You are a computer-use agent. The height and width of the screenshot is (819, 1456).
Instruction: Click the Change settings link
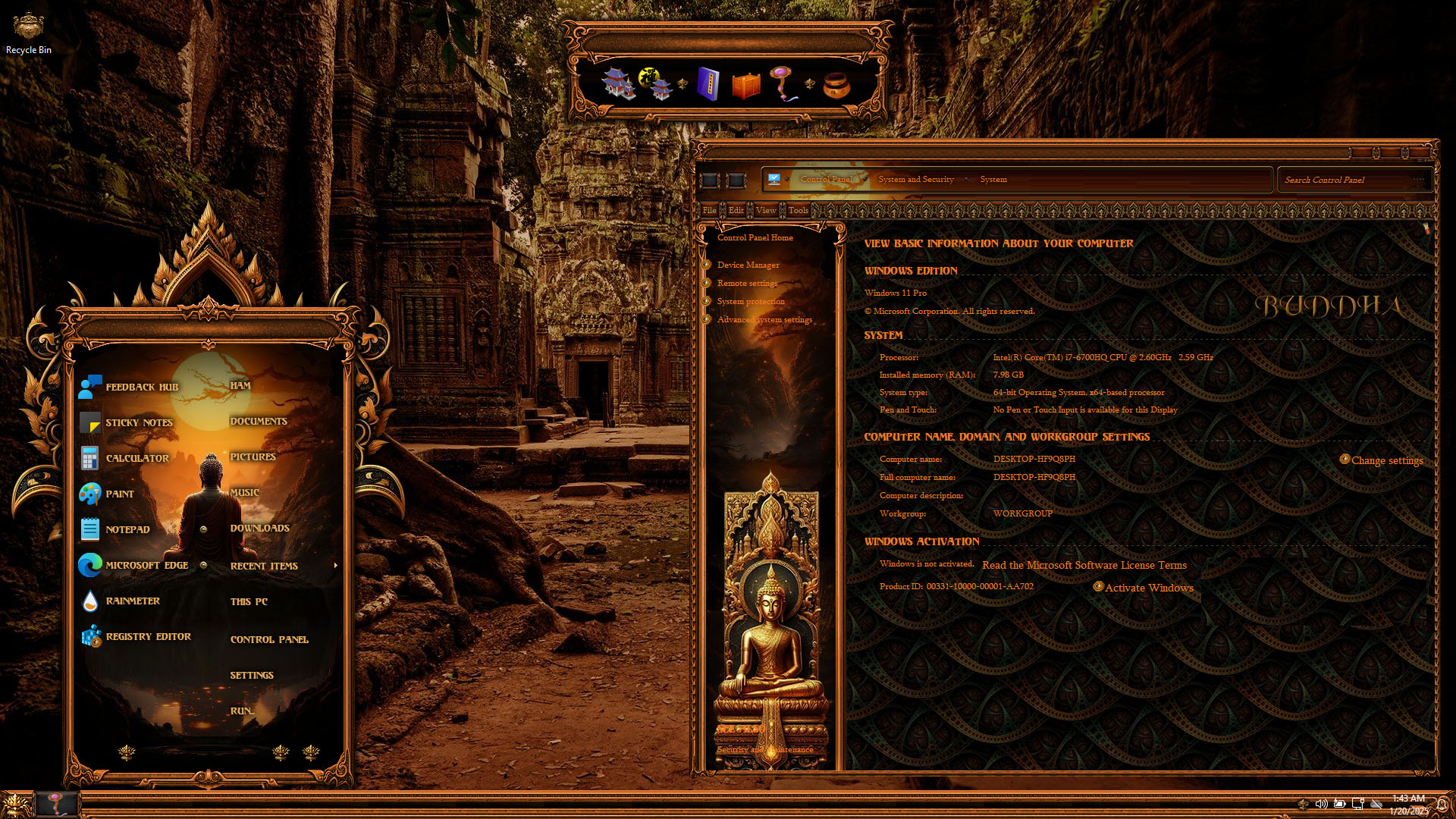click(1386, 460)
